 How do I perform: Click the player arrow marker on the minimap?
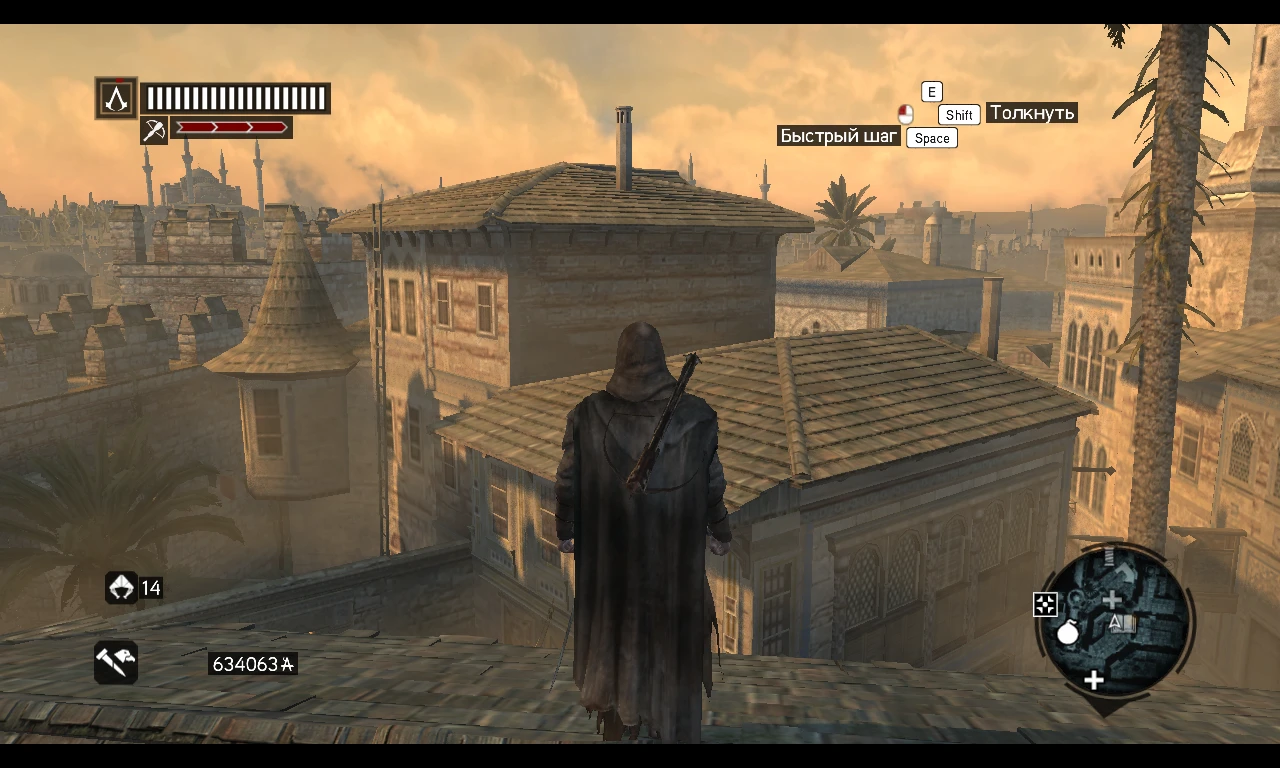(1116, 625)
